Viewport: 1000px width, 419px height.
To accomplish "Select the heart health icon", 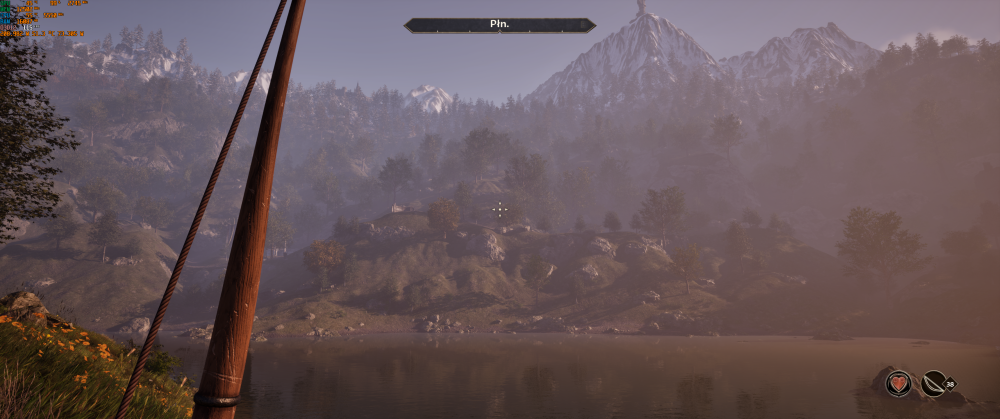I will point(898,383).
